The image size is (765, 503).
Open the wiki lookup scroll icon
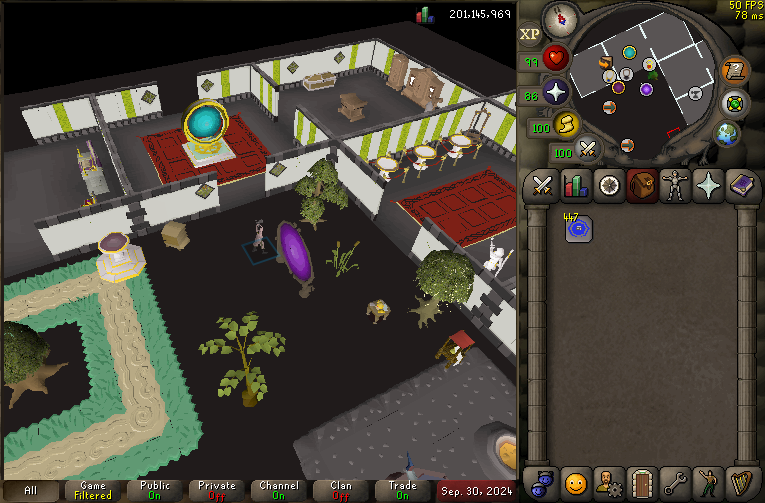[734, 70]
